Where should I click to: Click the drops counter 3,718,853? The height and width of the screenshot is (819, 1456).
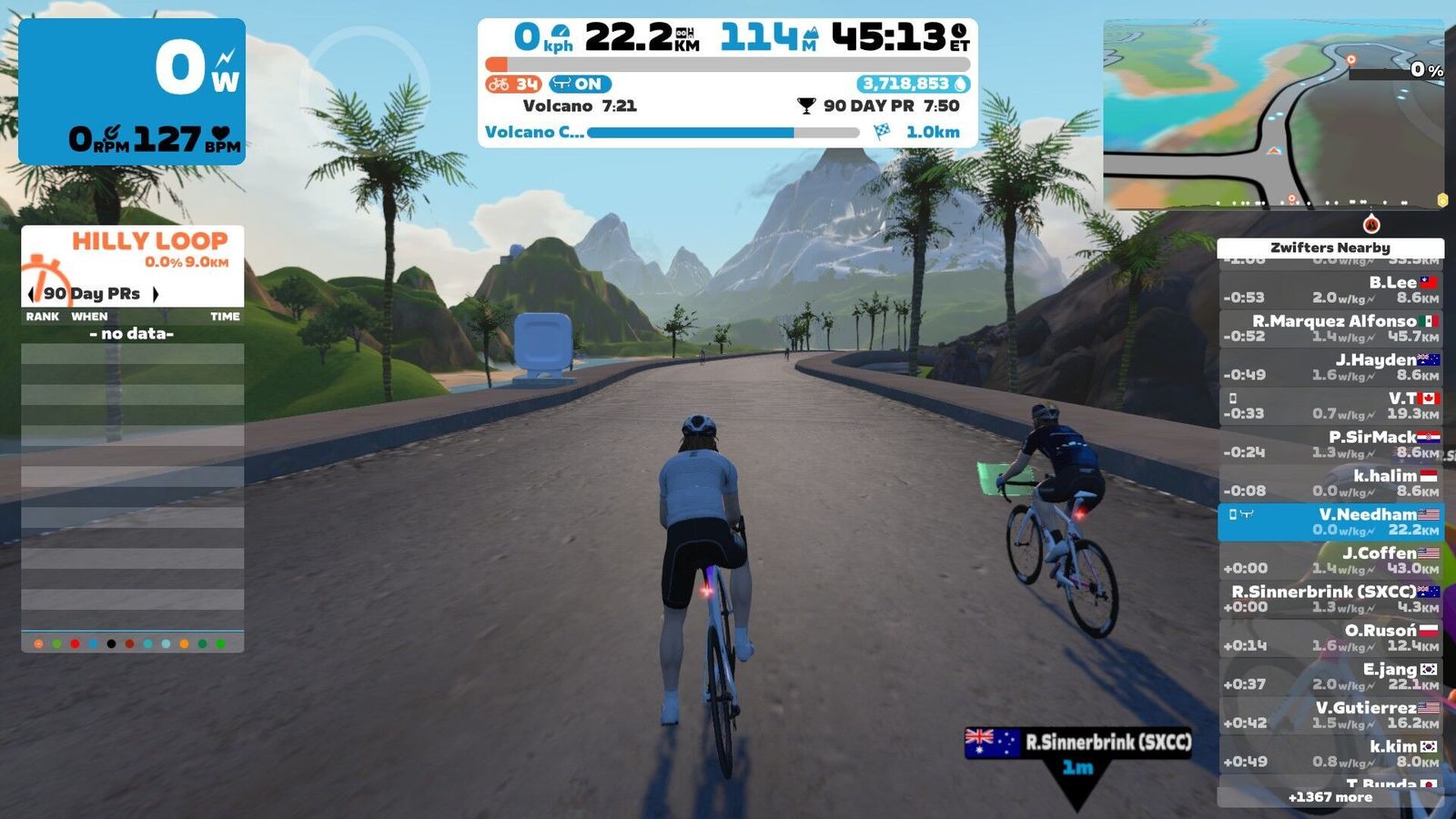[913, 84]
